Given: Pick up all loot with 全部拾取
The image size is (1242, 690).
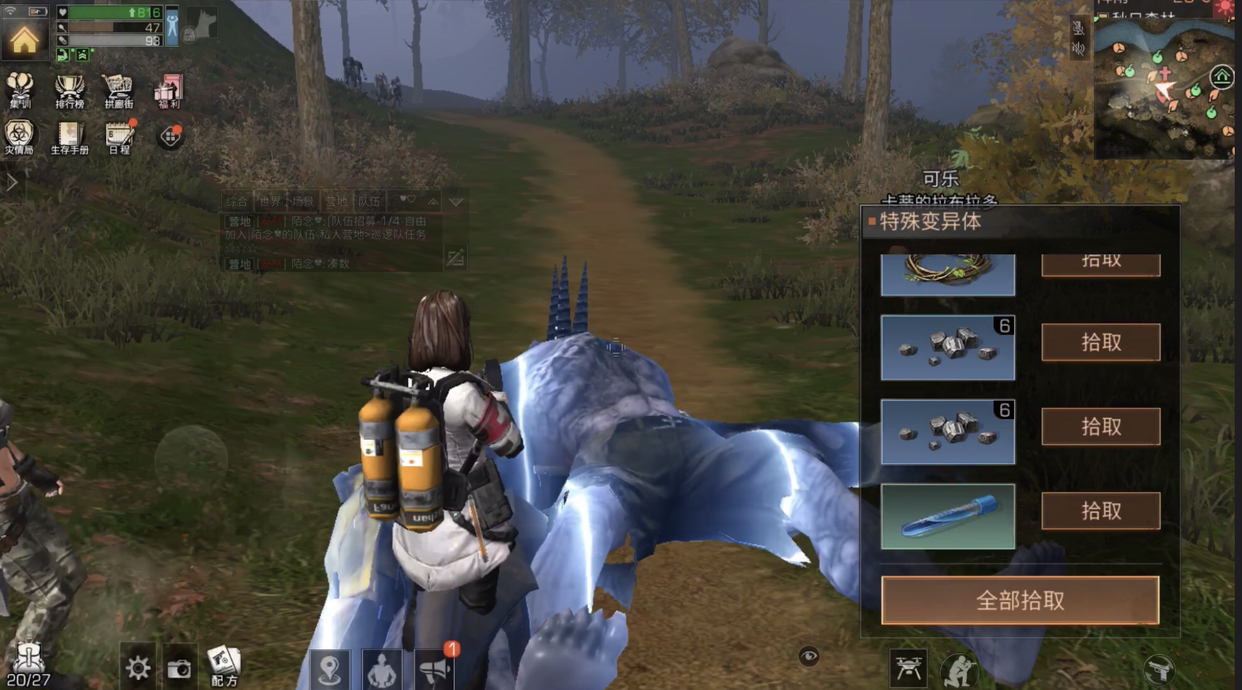Looking at the screenshot, I should (x=1019, y=600).
